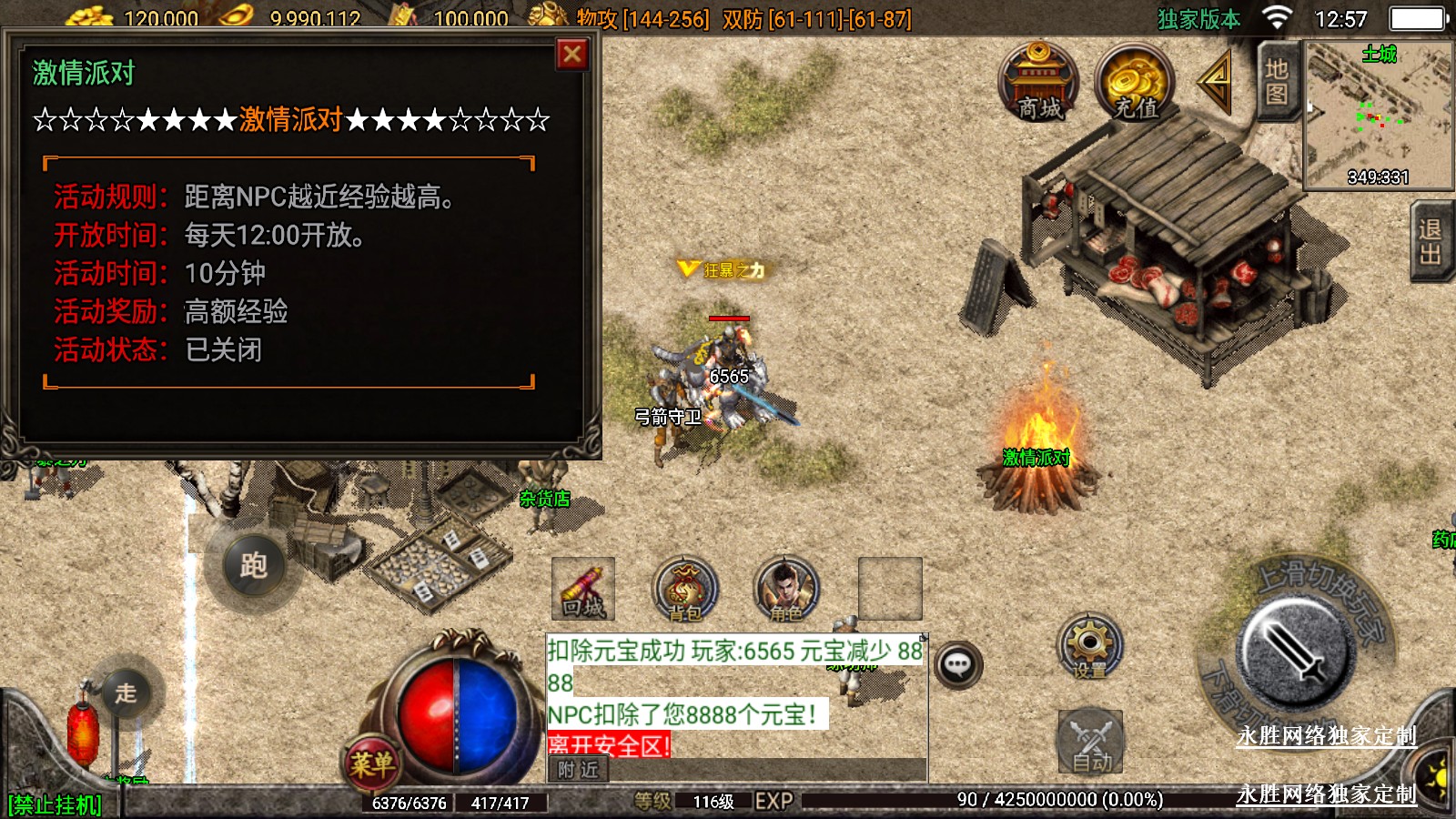Collapse the top icon row with the arrow
This screenshot has height=819, width=1456.
1216,82
